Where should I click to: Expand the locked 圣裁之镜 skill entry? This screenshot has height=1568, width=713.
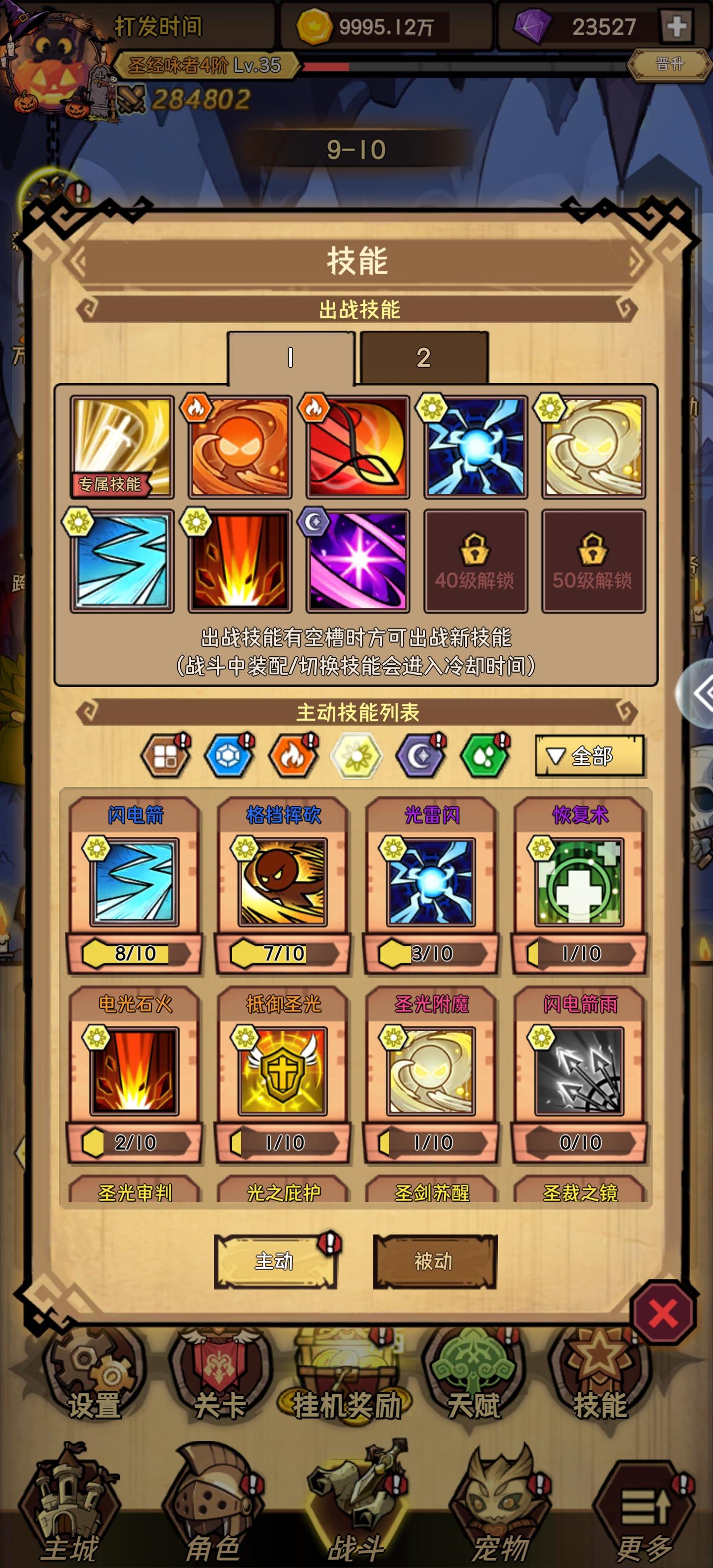pos(579,1193)
